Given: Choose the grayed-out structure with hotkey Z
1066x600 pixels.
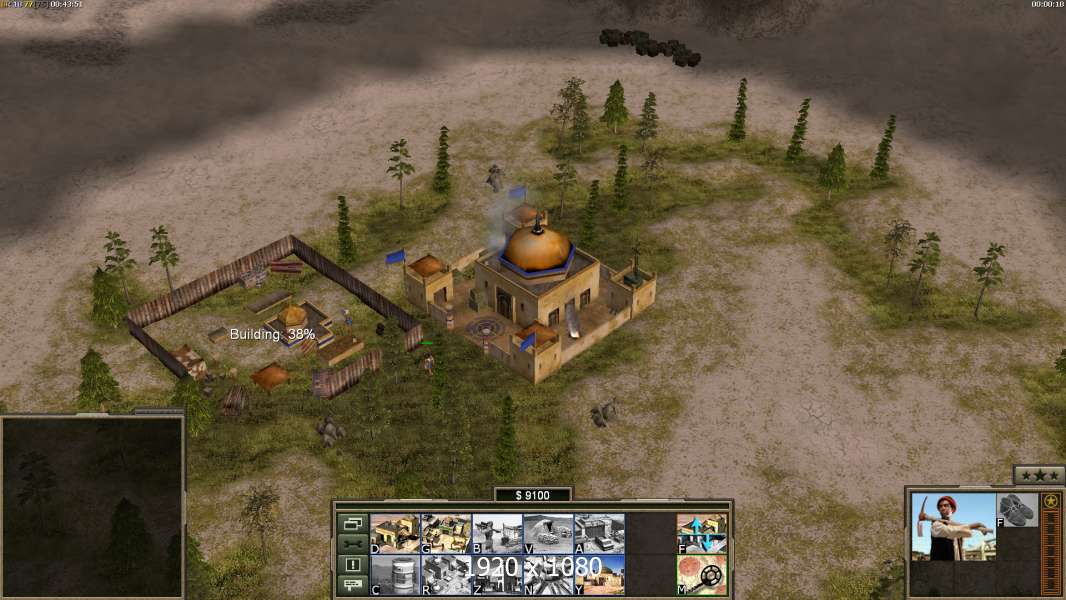Looking at the screenshot, I should click(497, 574).
